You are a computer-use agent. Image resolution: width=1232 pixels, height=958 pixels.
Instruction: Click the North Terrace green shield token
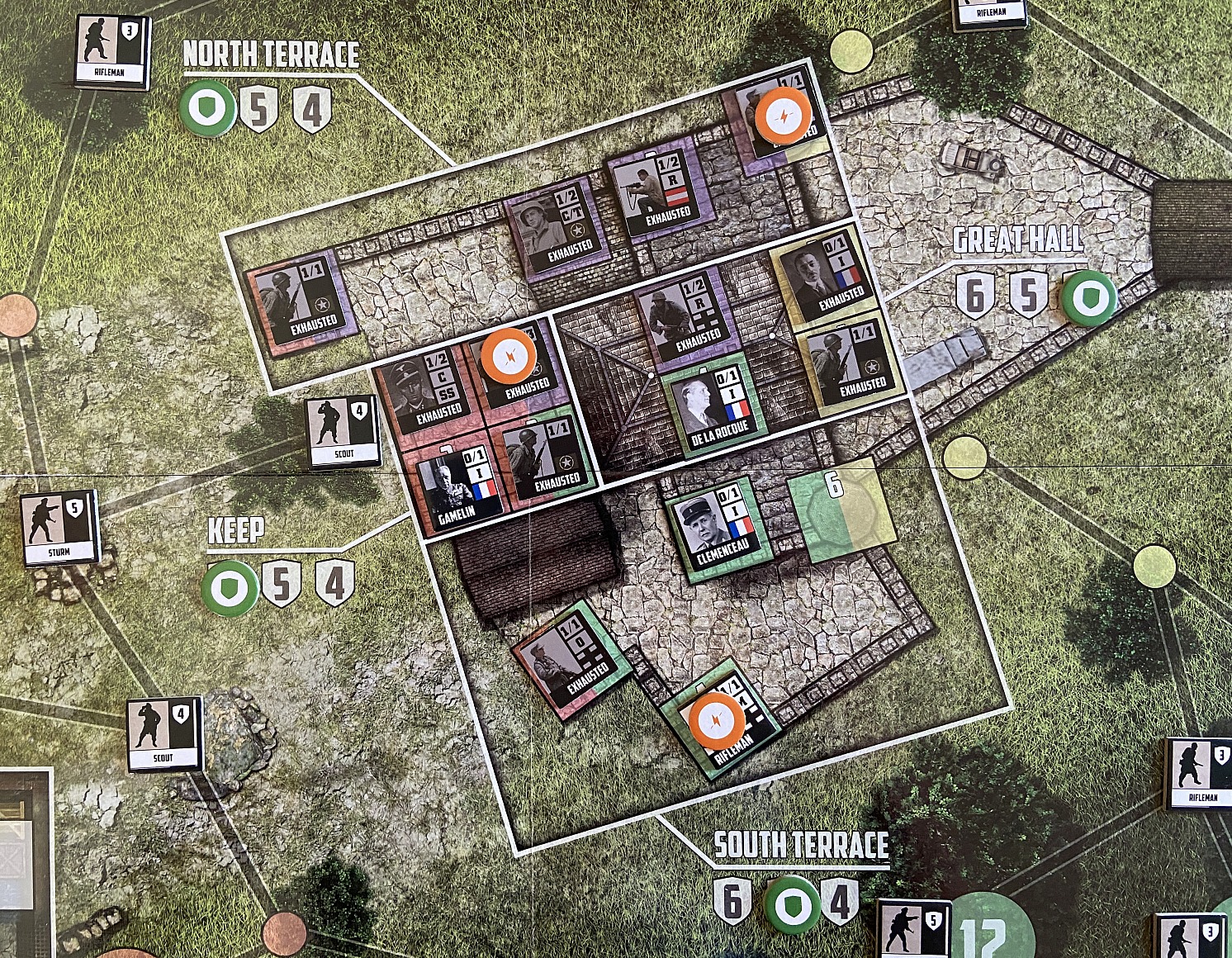207,108
